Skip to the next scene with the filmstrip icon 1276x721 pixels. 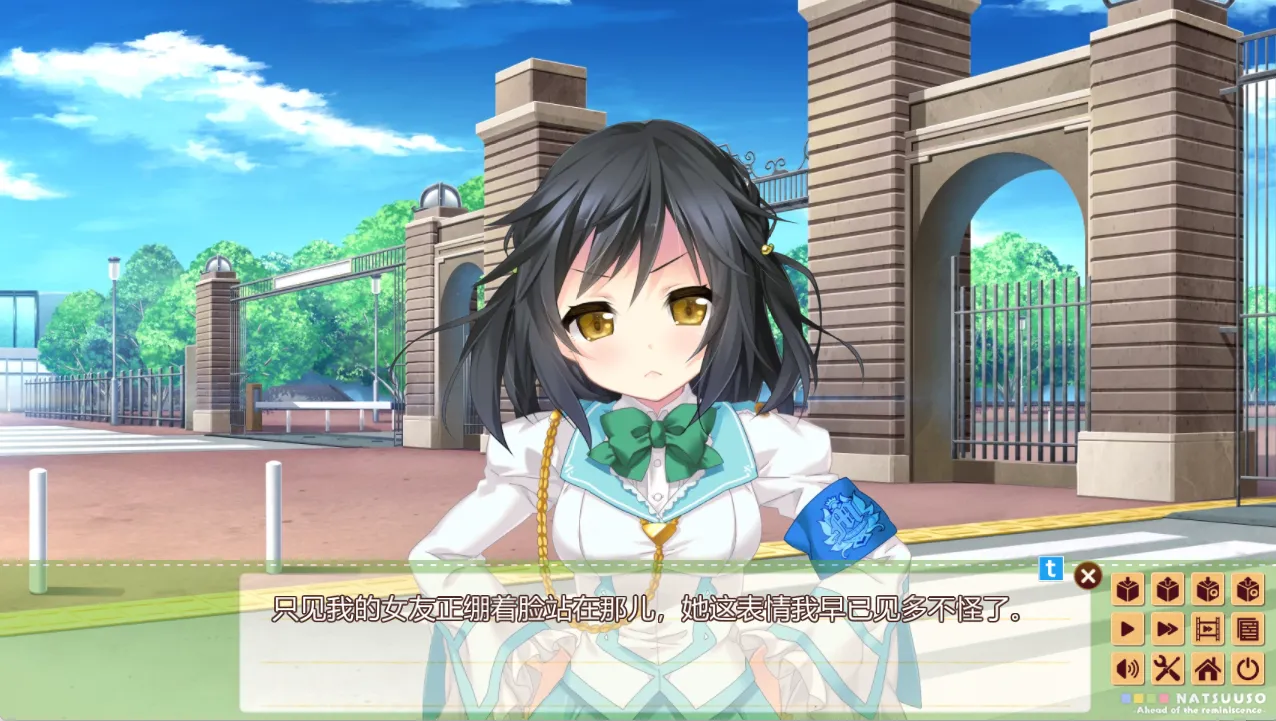click(1208, 629)
